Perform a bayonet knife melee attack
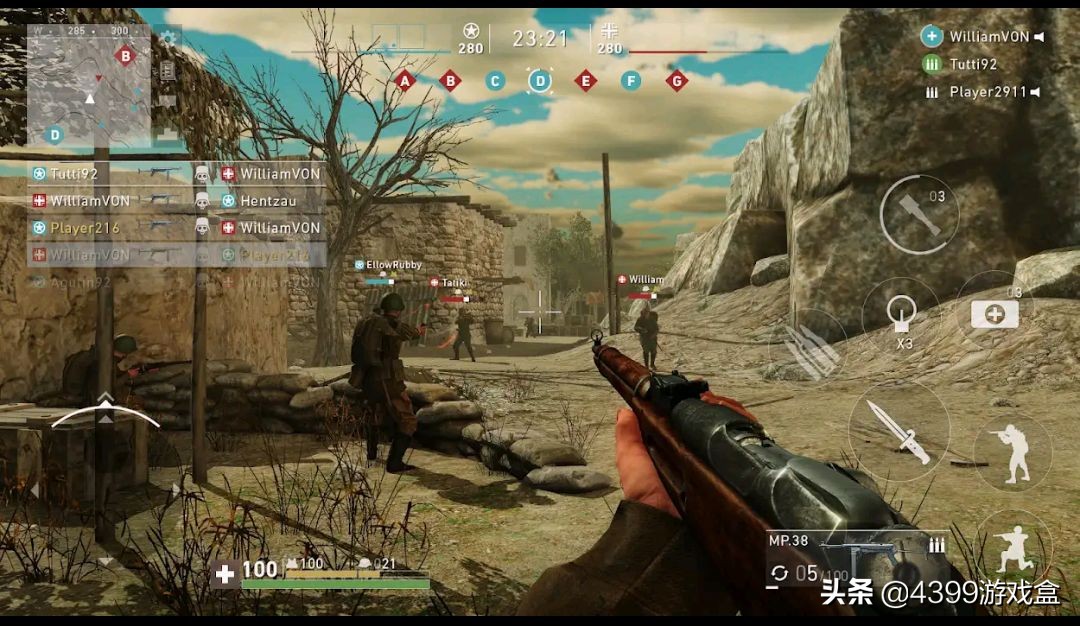Image resolution: width=1080 pixels, height=626 pixels. (897, 431)
